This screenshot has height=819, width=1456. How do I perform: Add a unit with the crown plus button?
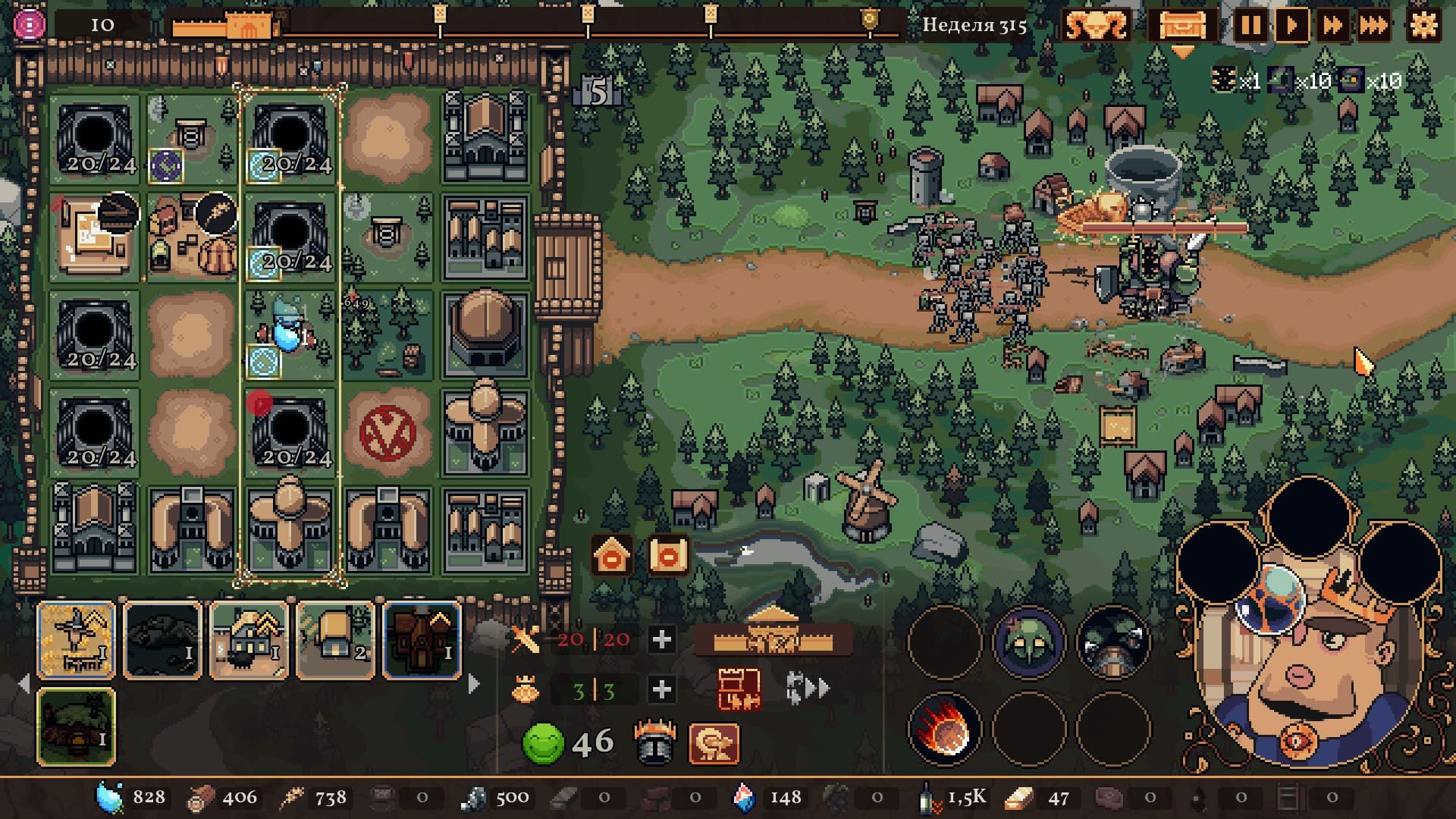click(662, 689)
